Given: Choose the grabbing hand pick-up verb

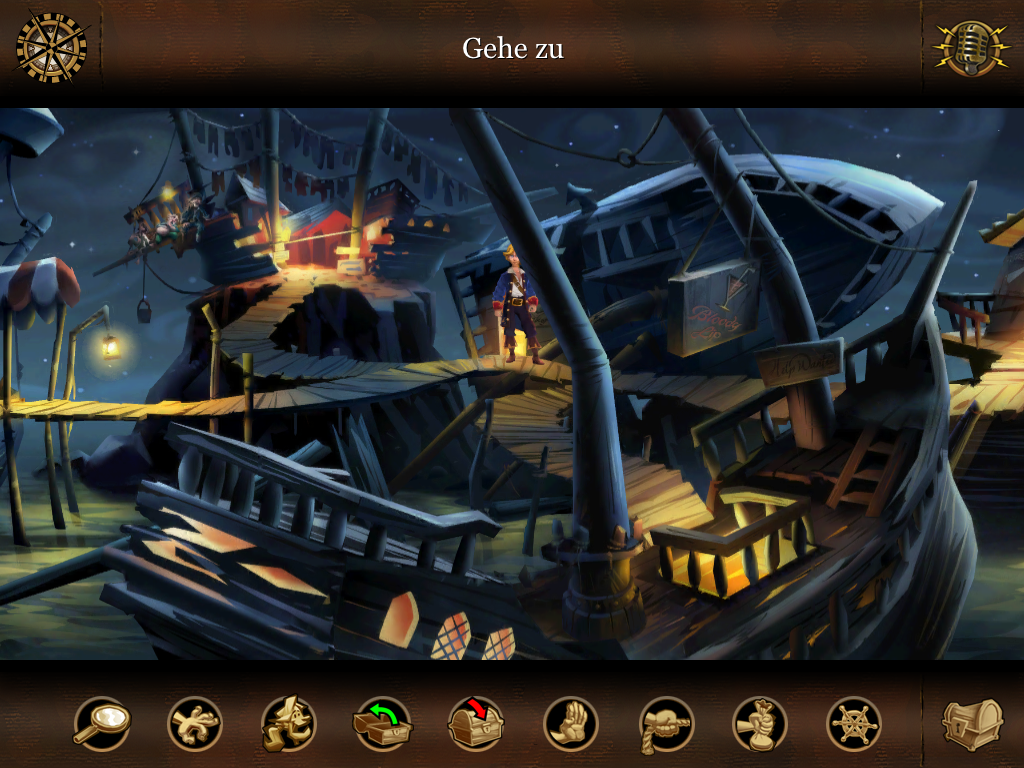Looking at the screenshot, I should click(x=195, y=723).
